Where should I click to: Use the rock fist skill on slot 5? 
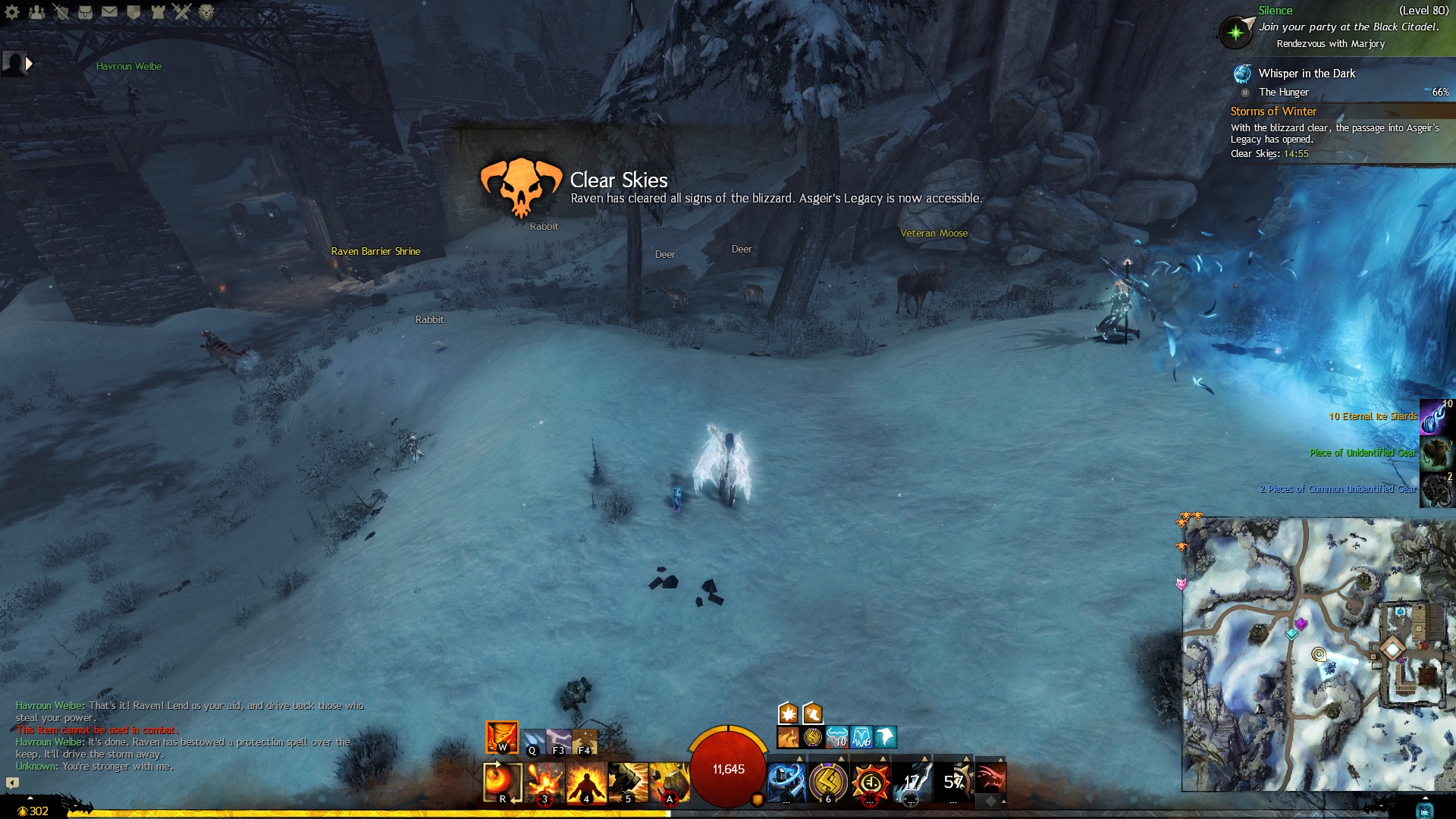point(627,782)
